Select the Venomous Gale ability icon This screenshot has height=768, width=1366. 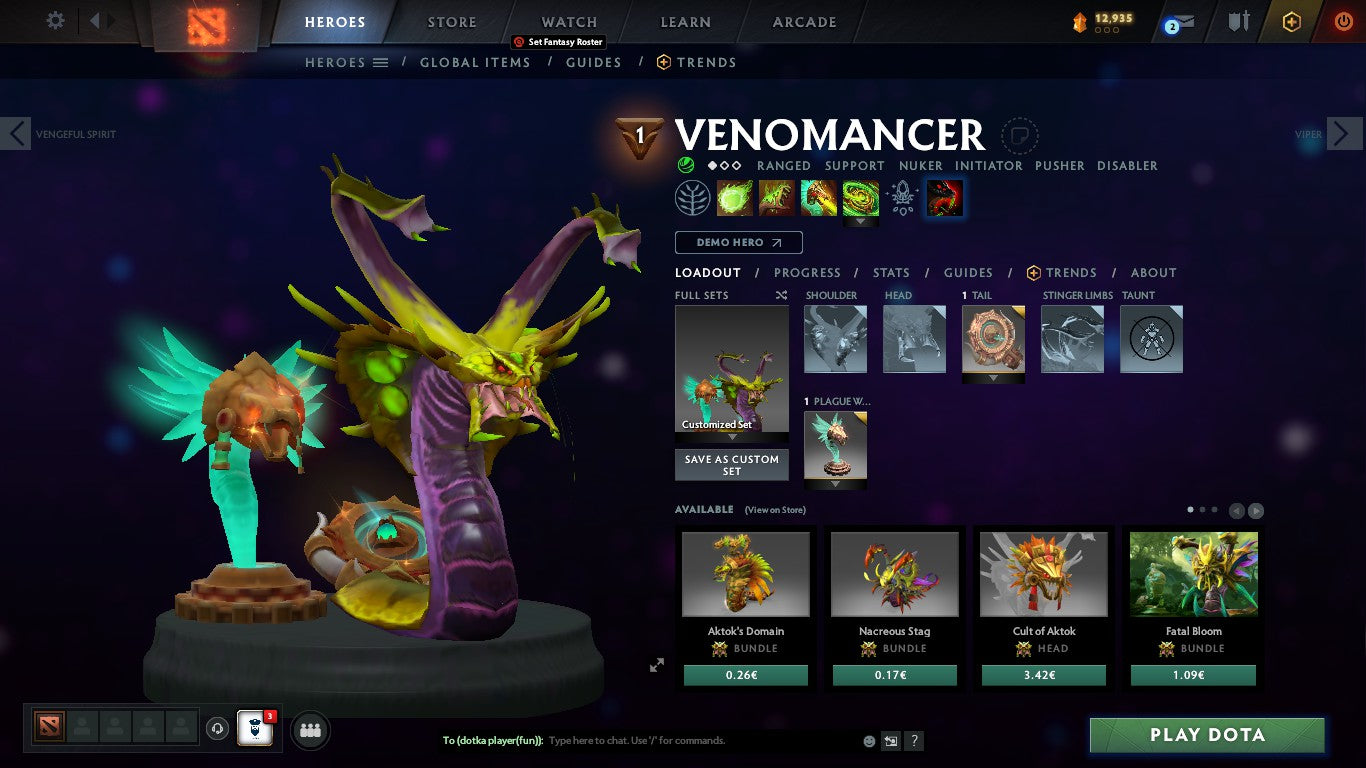point(735,197)
